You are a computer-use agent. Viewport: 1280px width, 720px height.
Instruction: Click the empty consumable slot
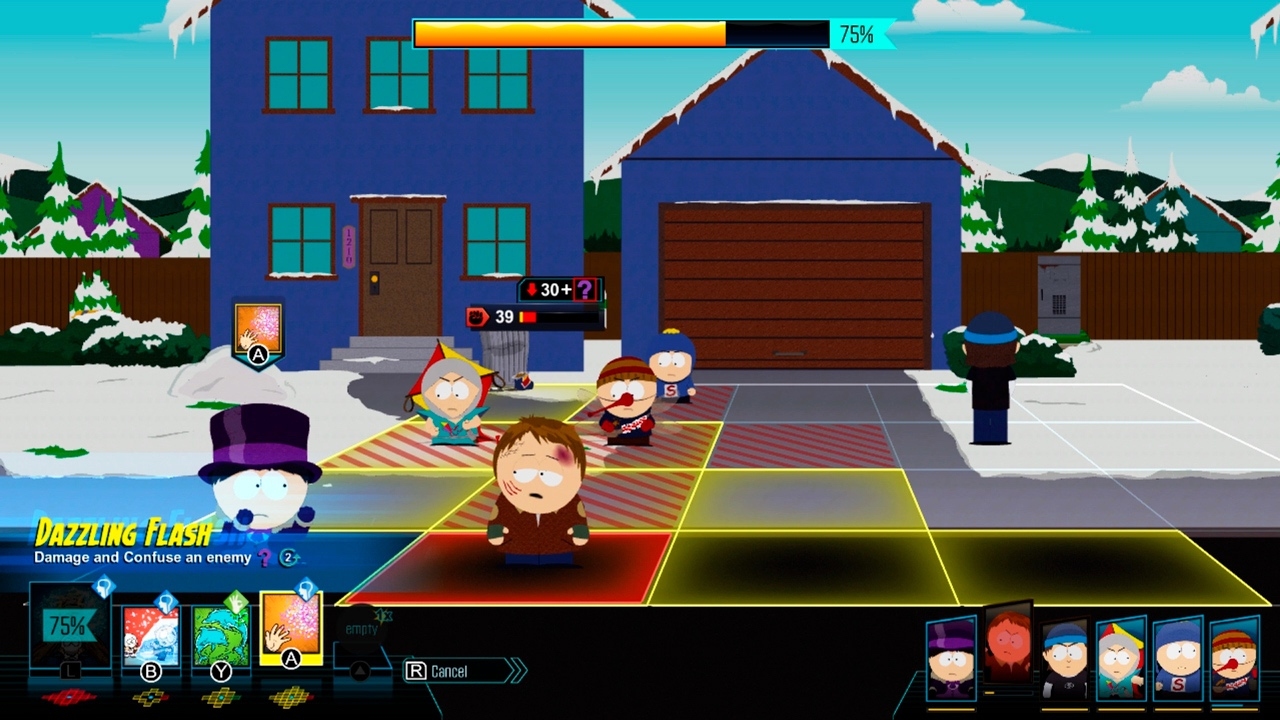[361, 627]
